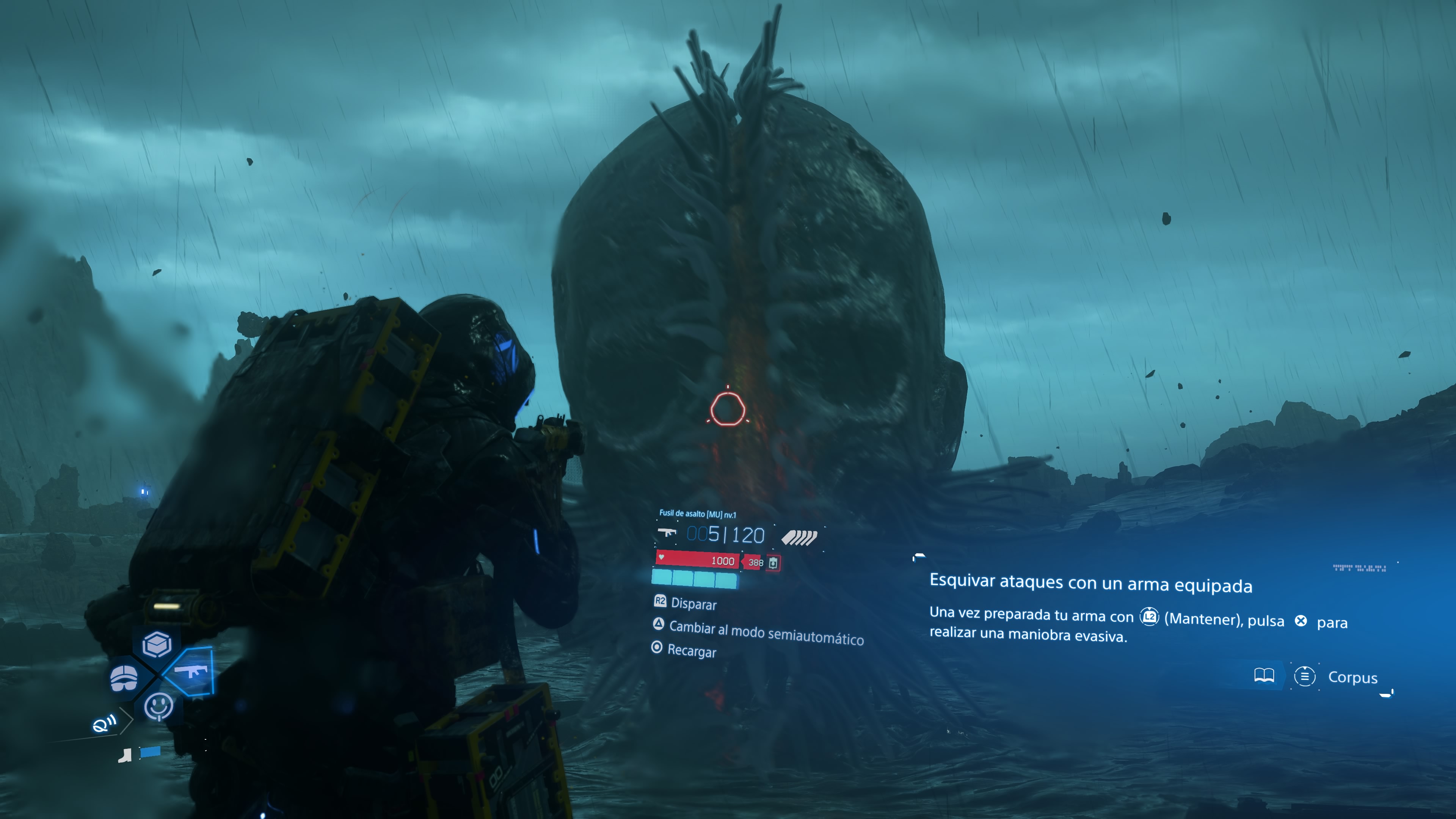The image size is (1456, 819).
Task: Select the Fusil de asalto weapon name label
Action: (x=698, y=514)
